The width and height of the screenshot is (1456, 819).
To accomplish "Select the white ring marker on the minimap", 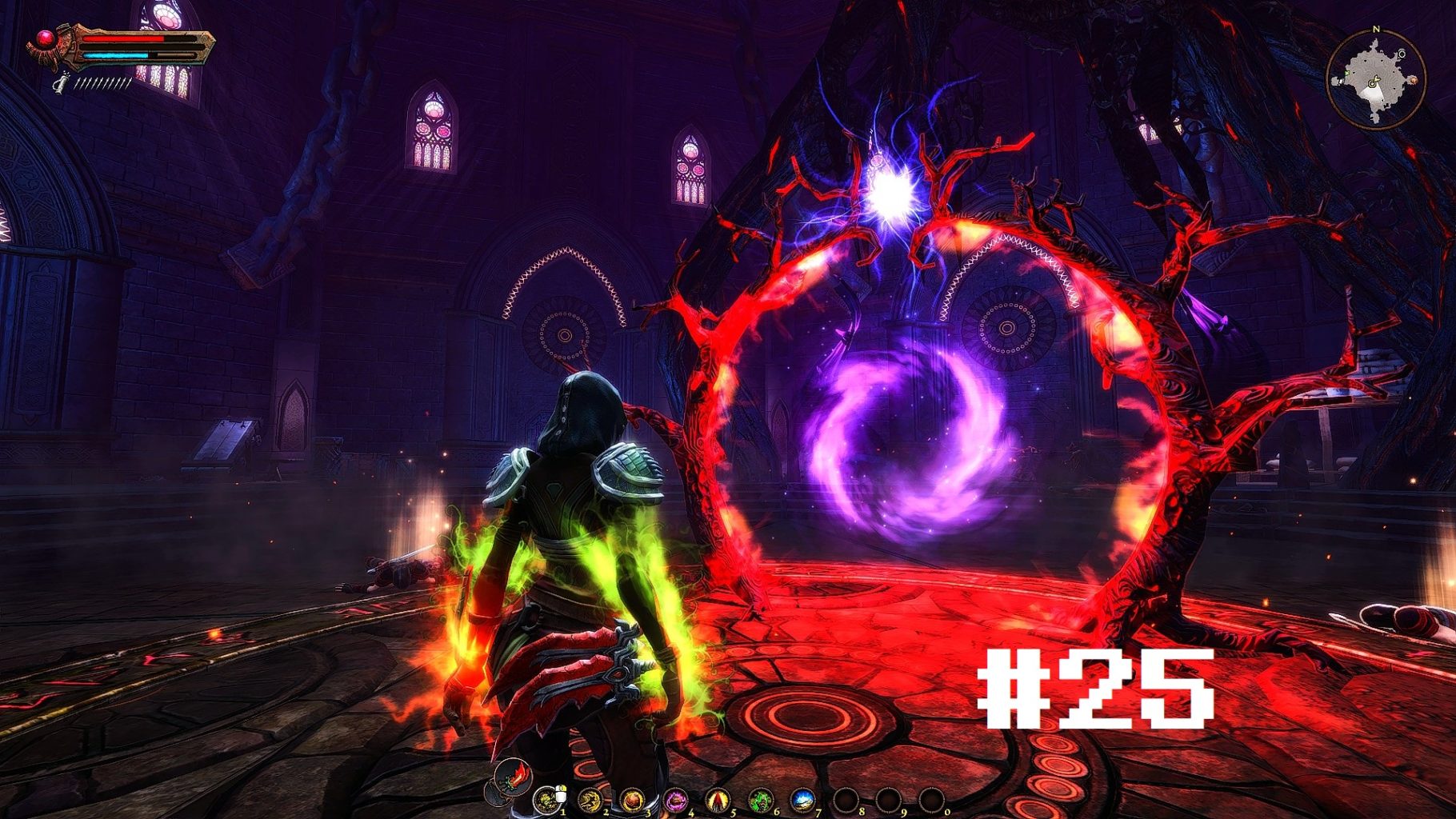I will pos(1402,54).
